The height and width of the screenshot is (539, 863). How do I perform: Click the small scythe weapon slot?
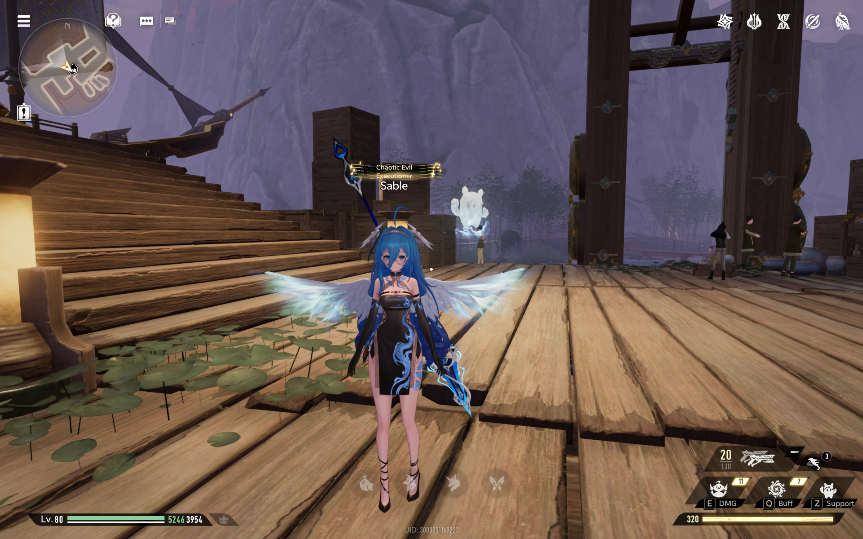[816, 459]
